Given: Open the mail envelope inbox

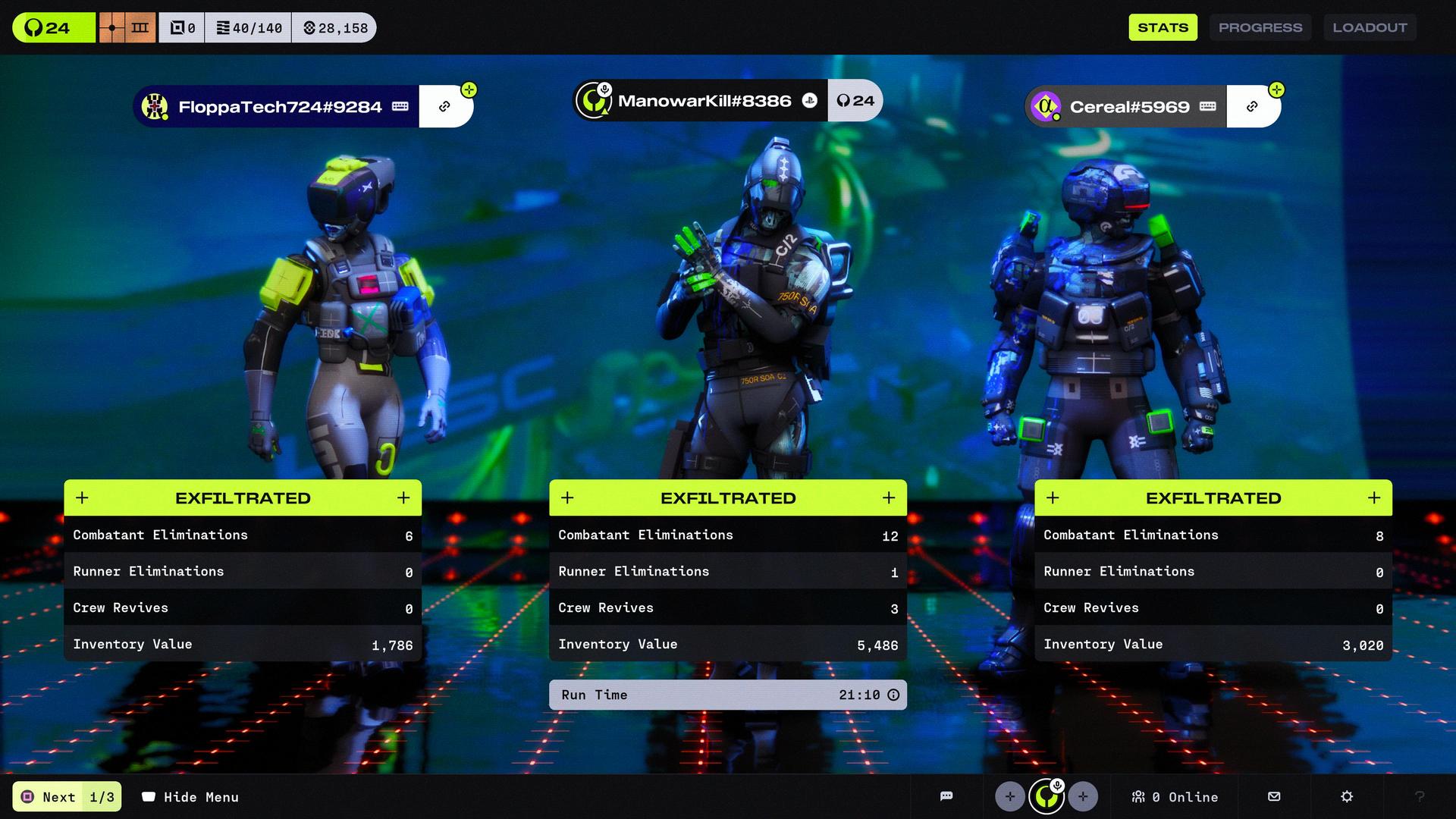Looking at the screenshot, I should (1274, 796).
